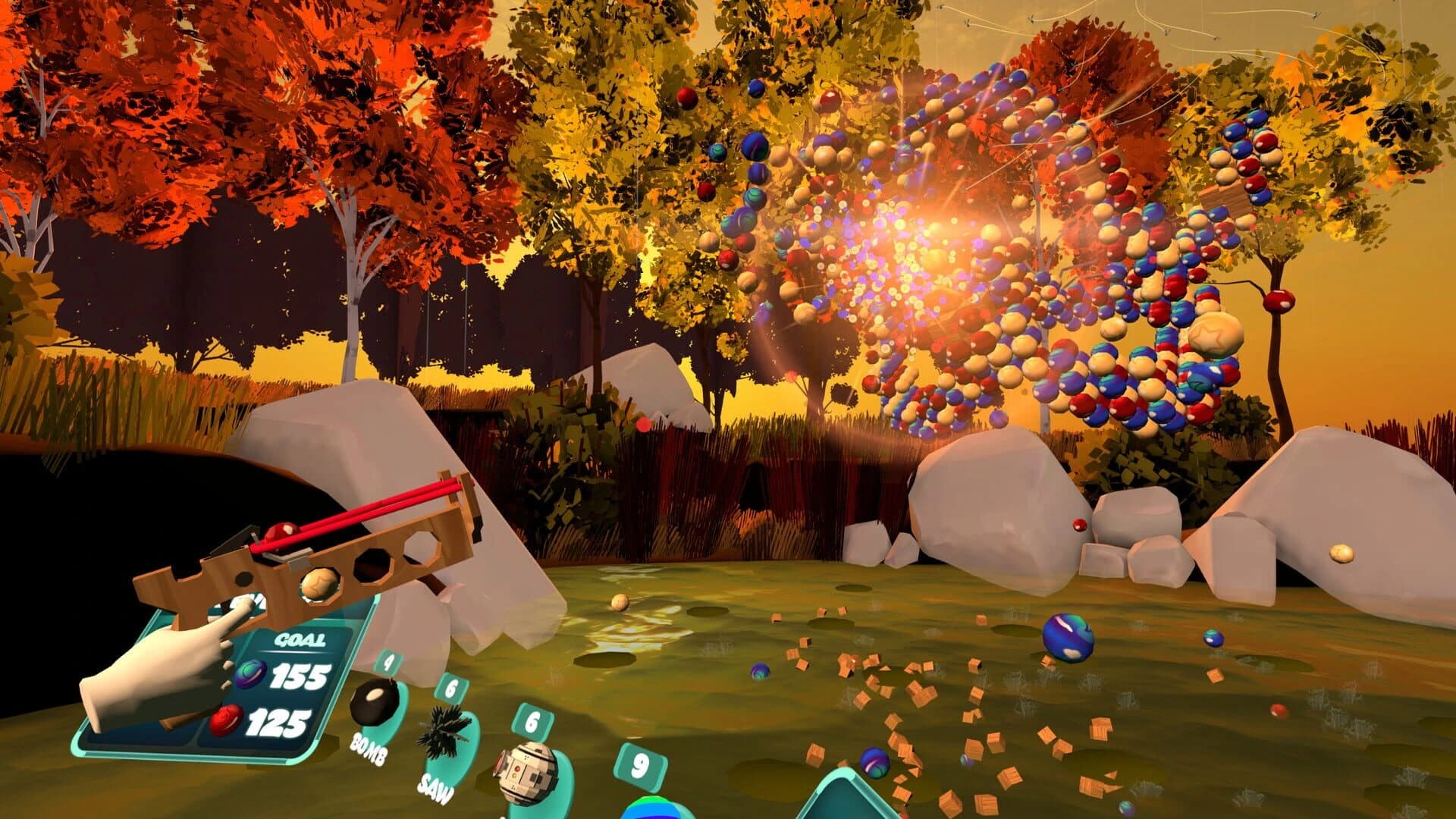Open the 6 counter above the SAW
The width and height of the screenshot is (1456, 819).
tap(449, 687)
